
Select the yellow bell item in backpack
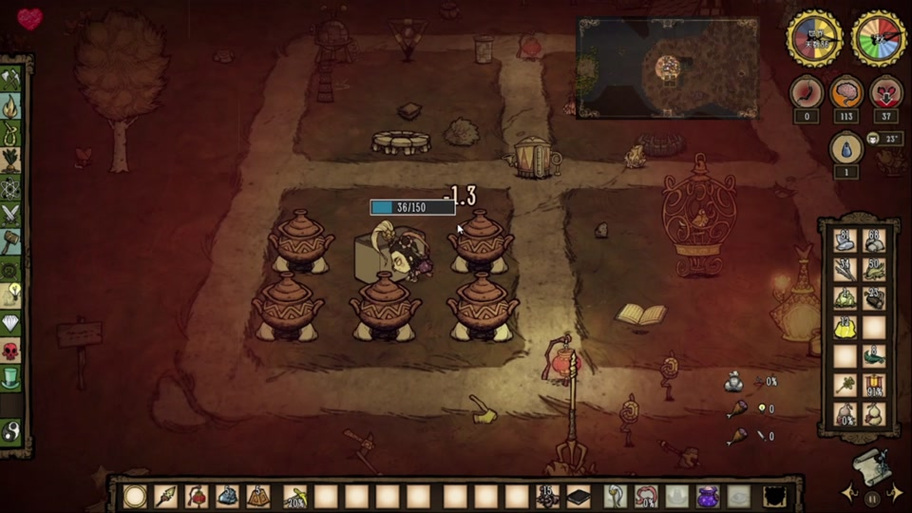point(846,325)
